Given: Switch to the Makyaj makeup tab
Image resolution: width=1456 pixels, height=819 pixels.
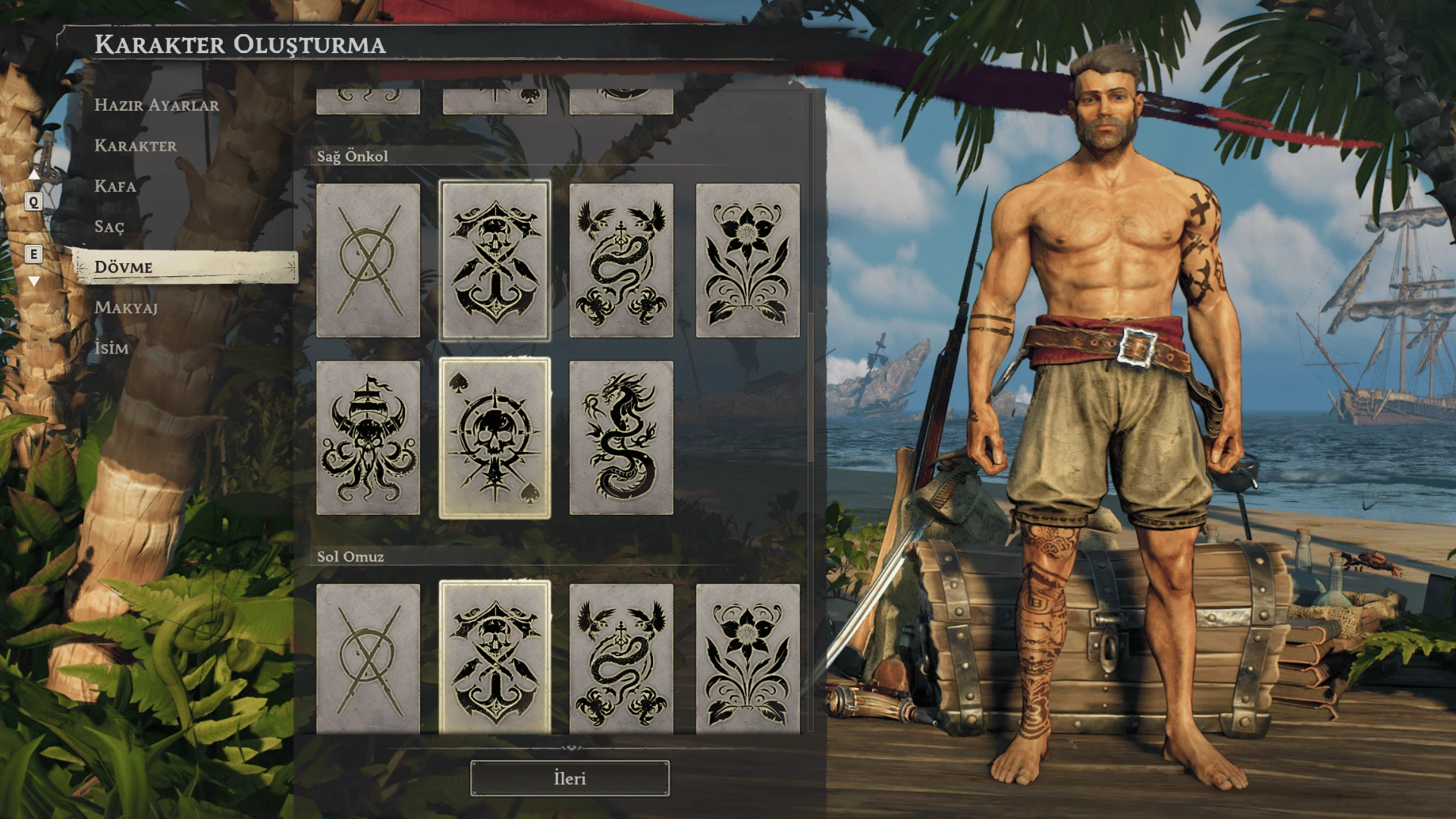Looking at the screenshot, I should tap(126, 308).
